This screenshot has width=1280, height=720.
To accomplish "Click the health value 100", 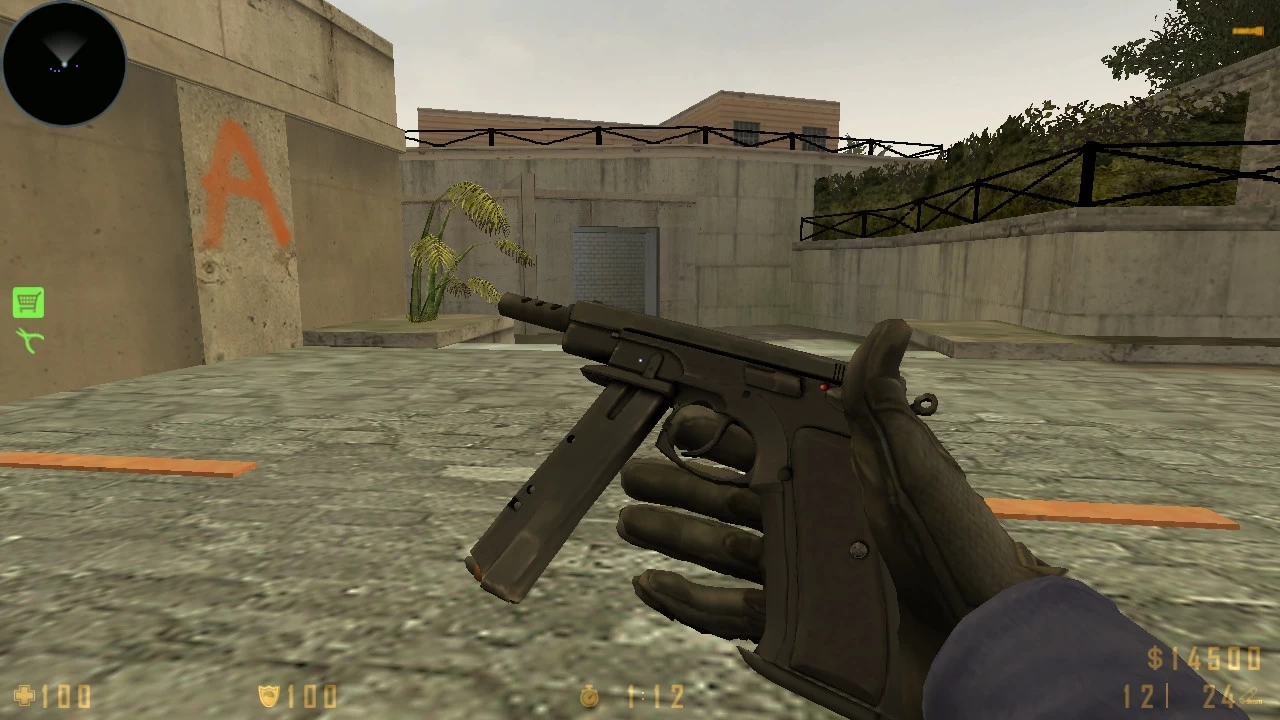I will [65, 697].
